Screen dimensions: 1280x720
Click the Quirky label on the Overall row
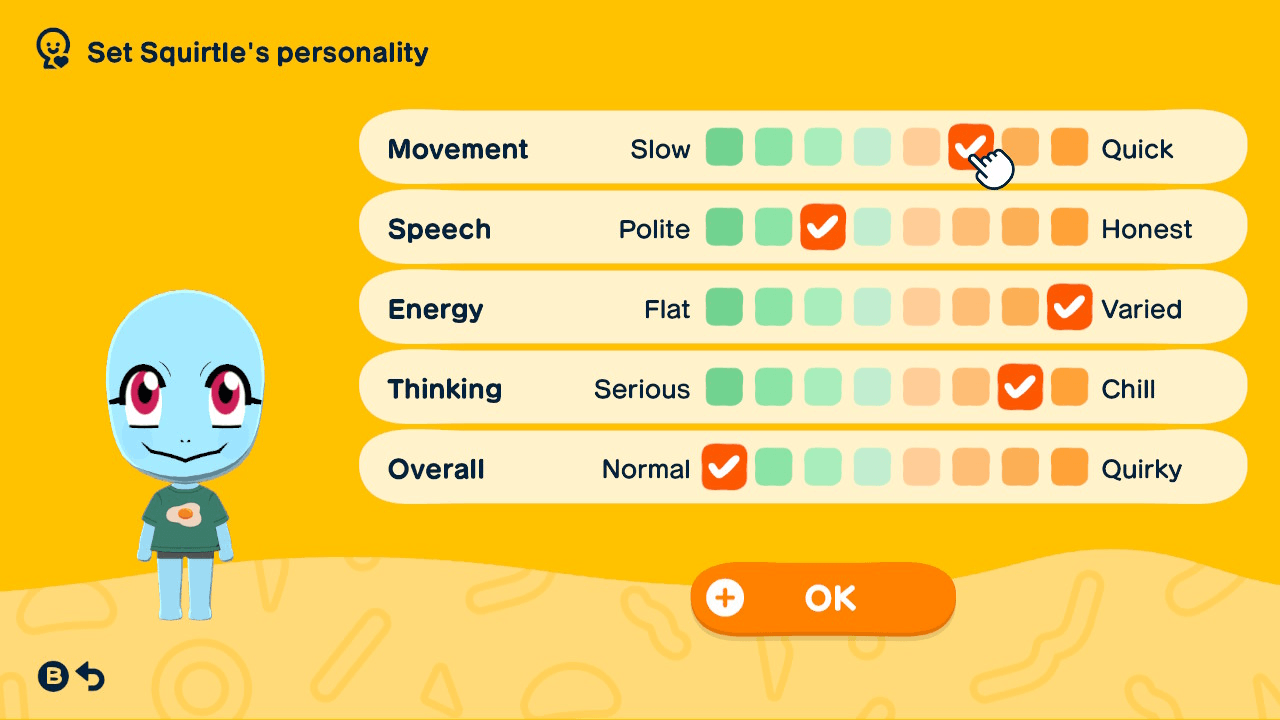pos(1142,467)
